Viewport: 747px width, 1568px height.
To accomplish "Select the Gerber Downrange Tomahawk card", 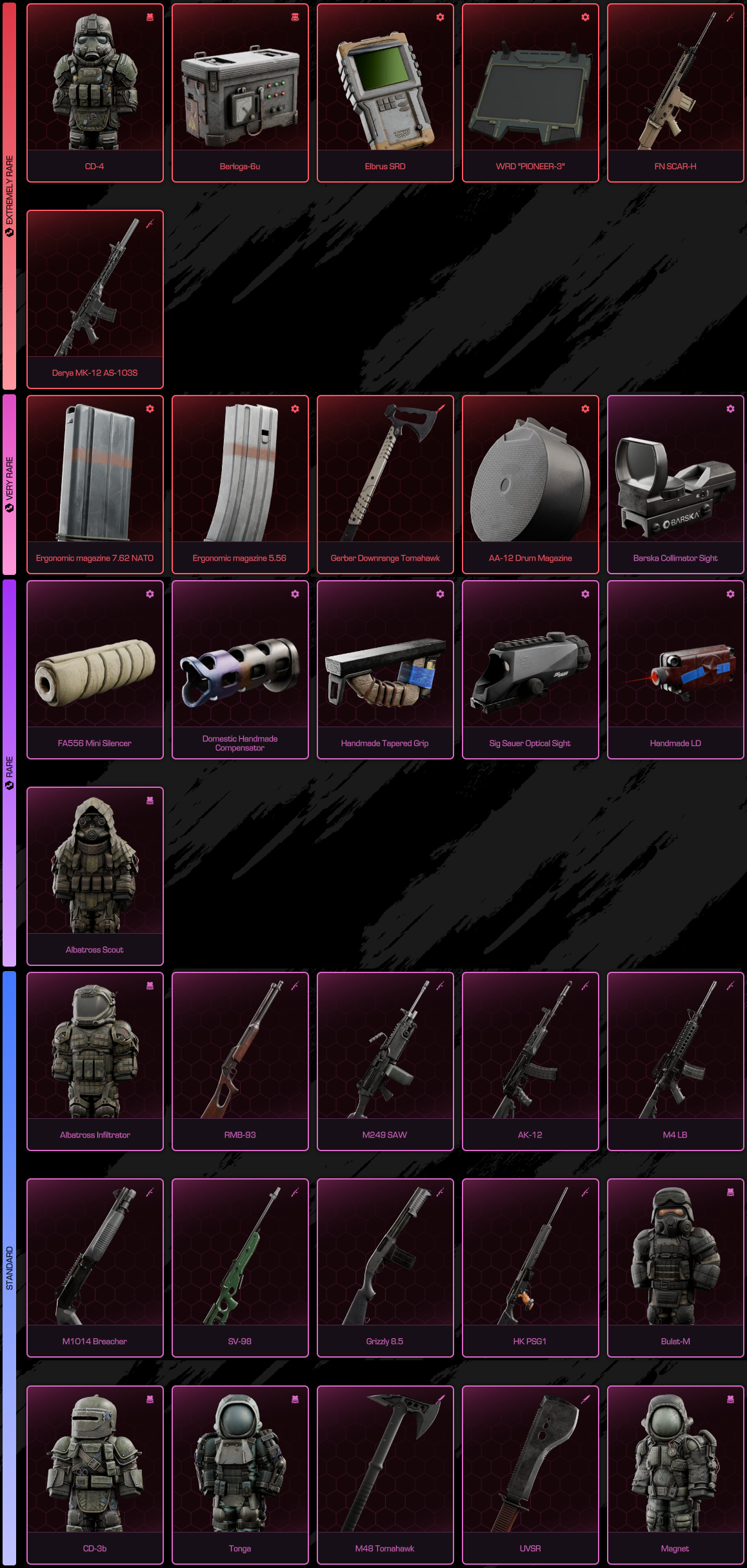I will pyautogui.click(x=385, y=485).
